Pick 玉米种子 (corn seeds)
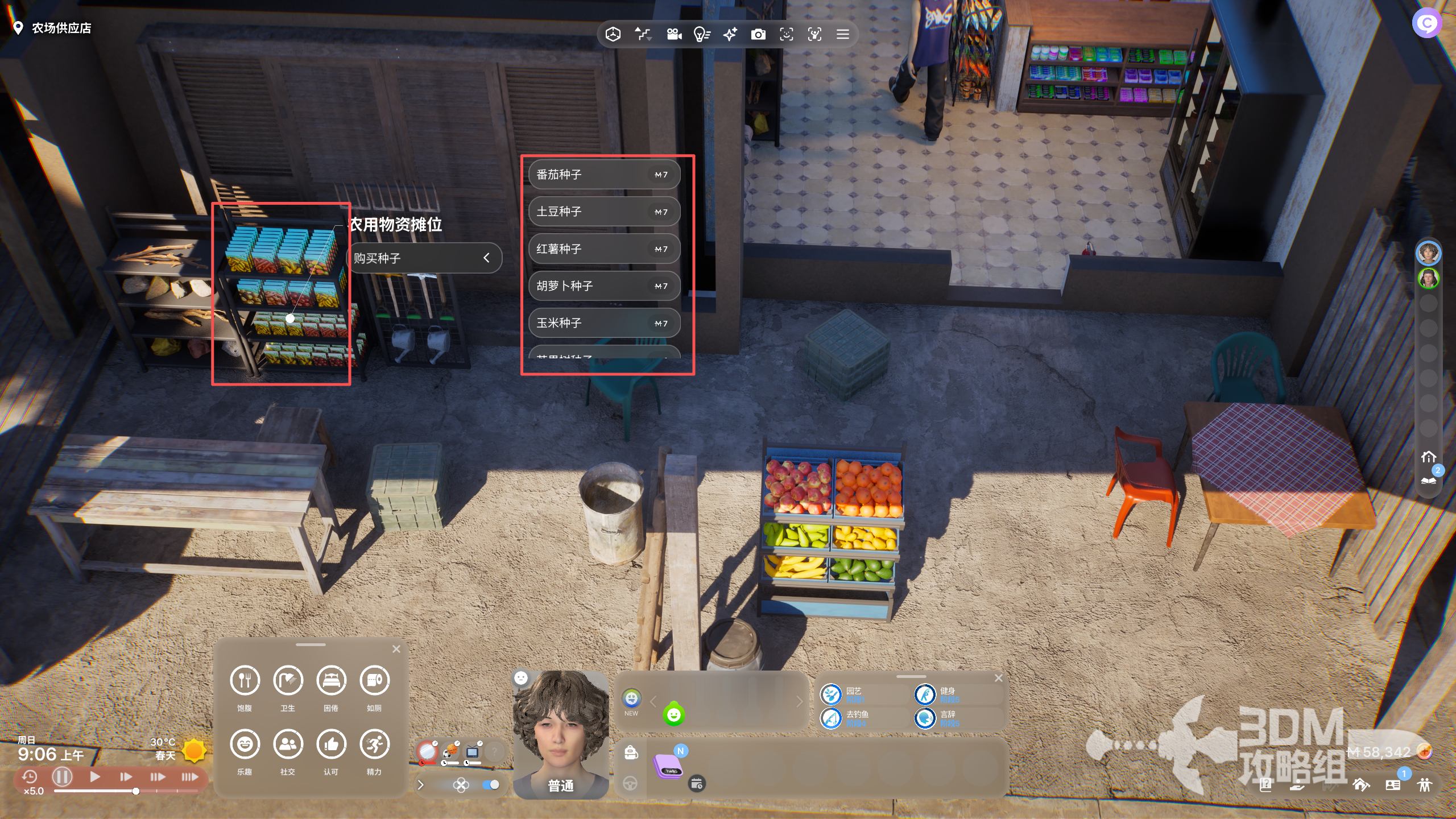The width and height of the screenshot is (1456, 819). (x=604, y=323)
